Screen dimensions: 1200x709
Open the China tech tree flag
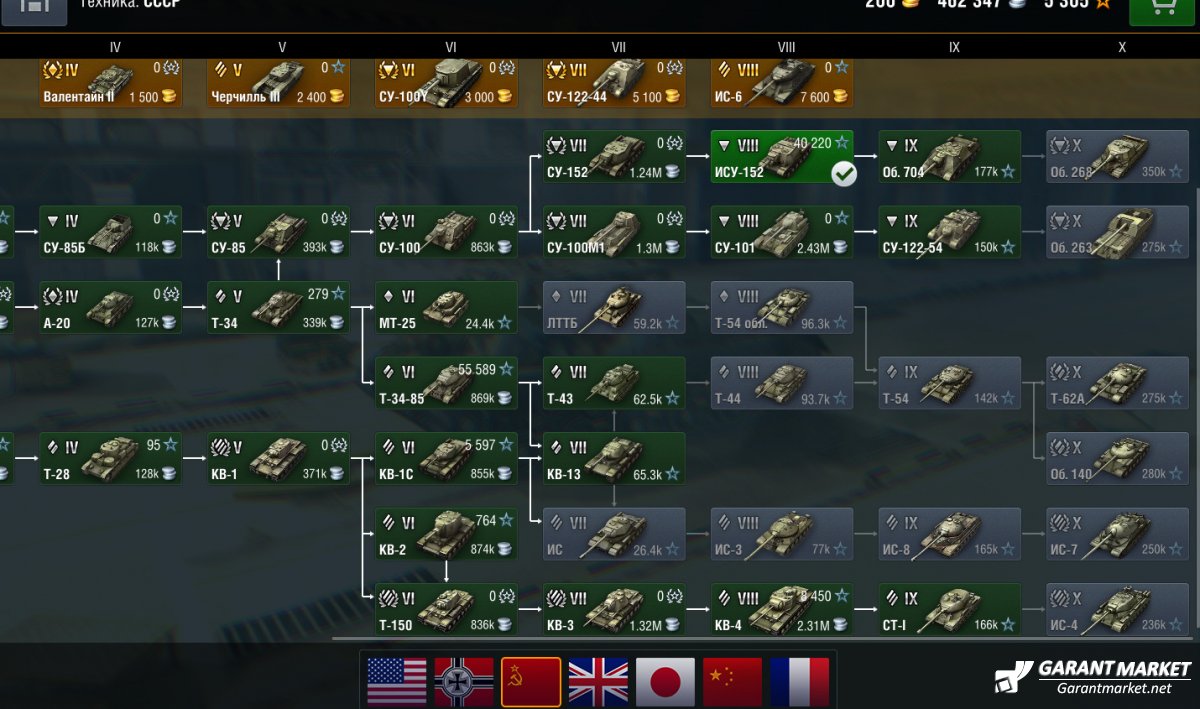click(732, 682)
